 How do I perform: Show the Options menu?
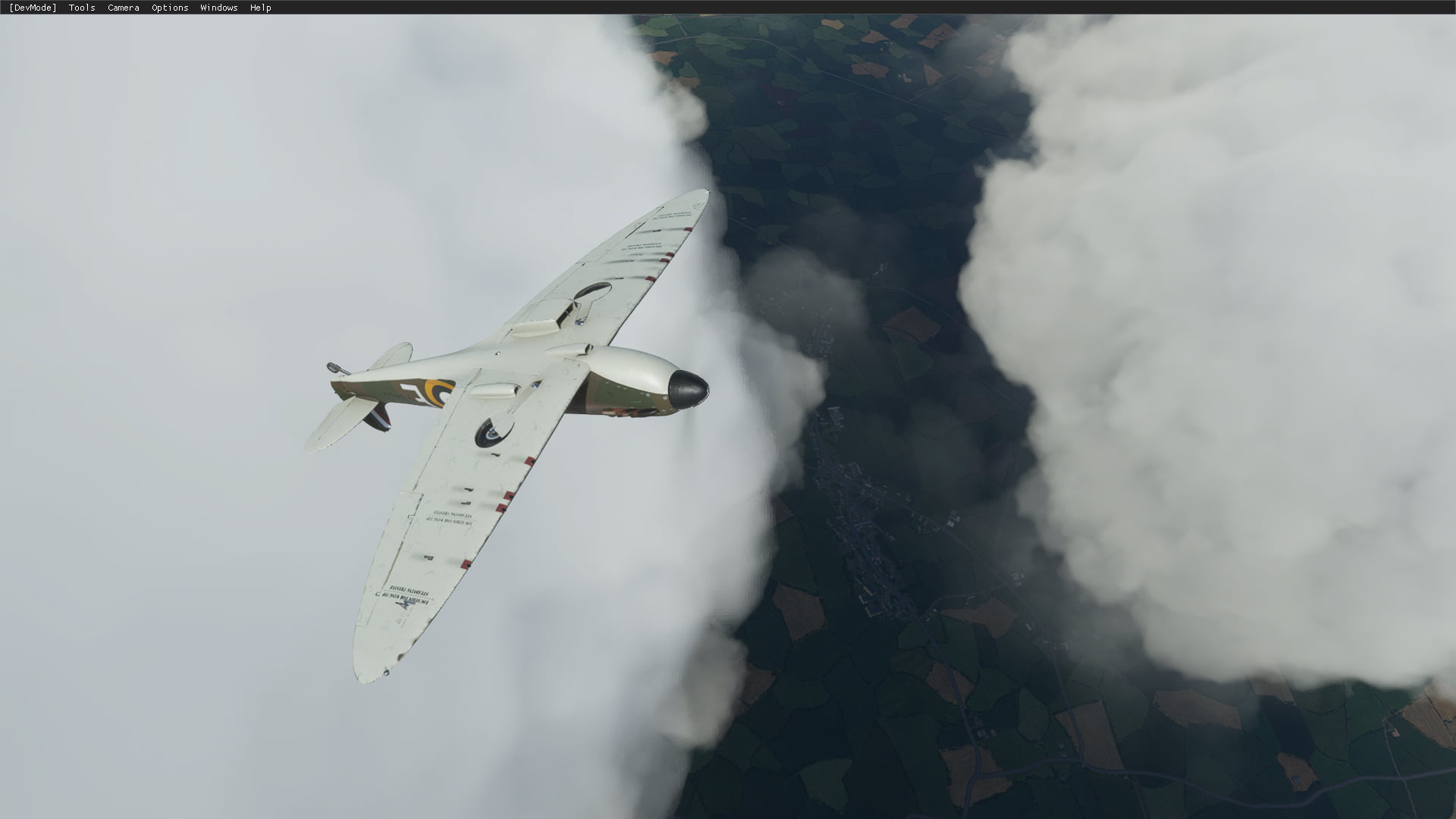pyautogui.click(x=170, y=8)
